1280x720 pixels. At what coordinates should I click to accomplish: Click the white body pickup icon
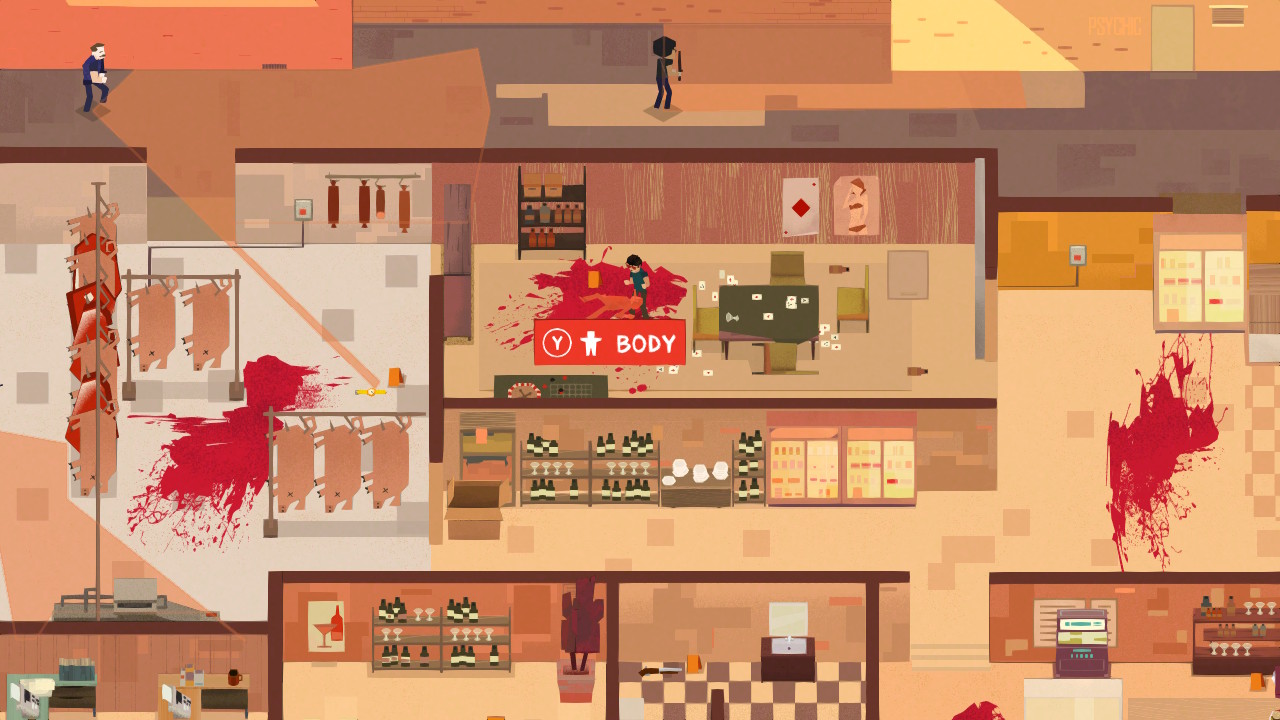(590, 342)
